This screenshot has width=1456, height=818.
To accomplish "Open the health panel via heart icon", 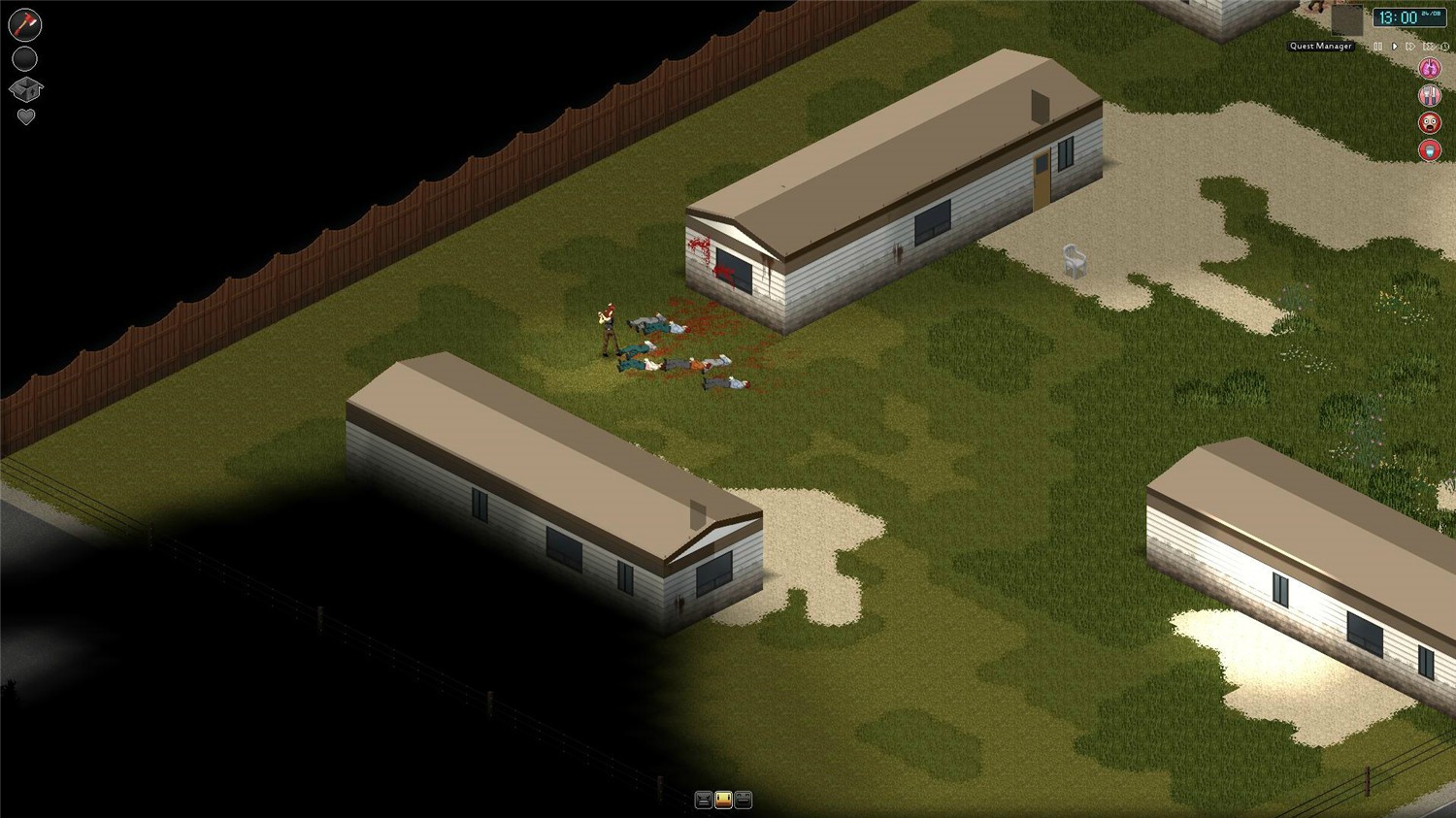I will [x=25, y=115].
